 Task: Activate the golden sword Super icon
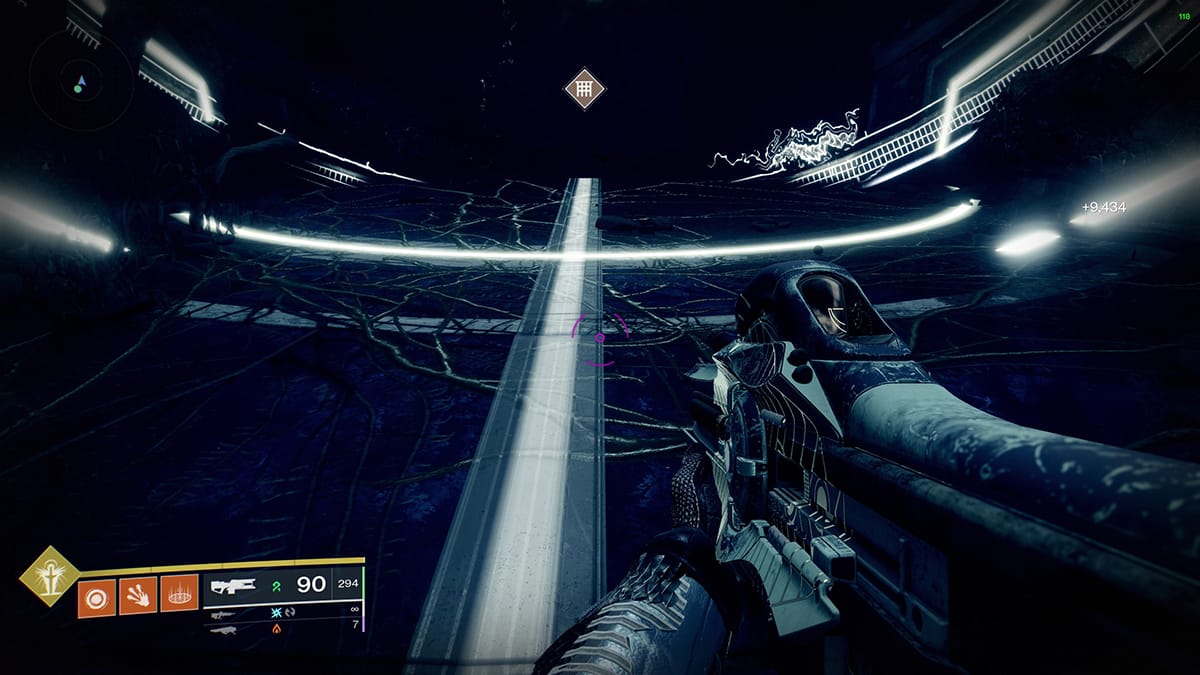click(50, 576)
